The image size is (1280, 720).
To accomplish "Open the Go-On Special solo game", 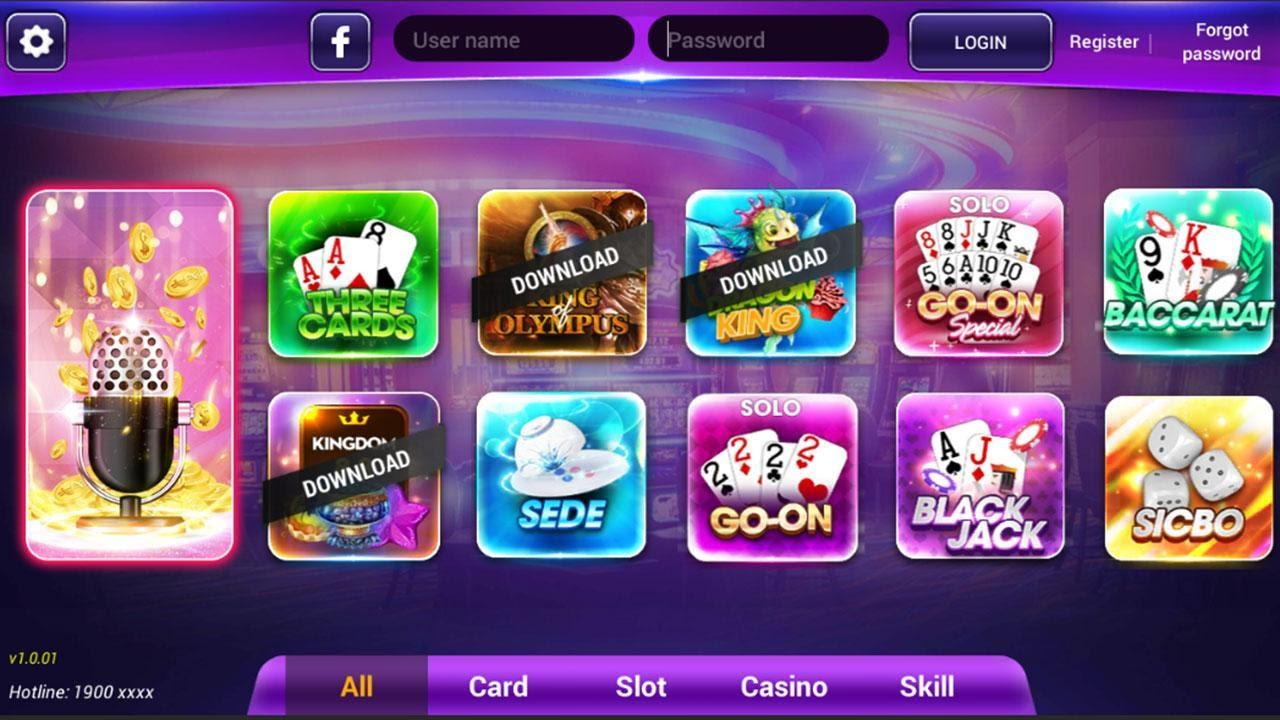I will 980,275.
